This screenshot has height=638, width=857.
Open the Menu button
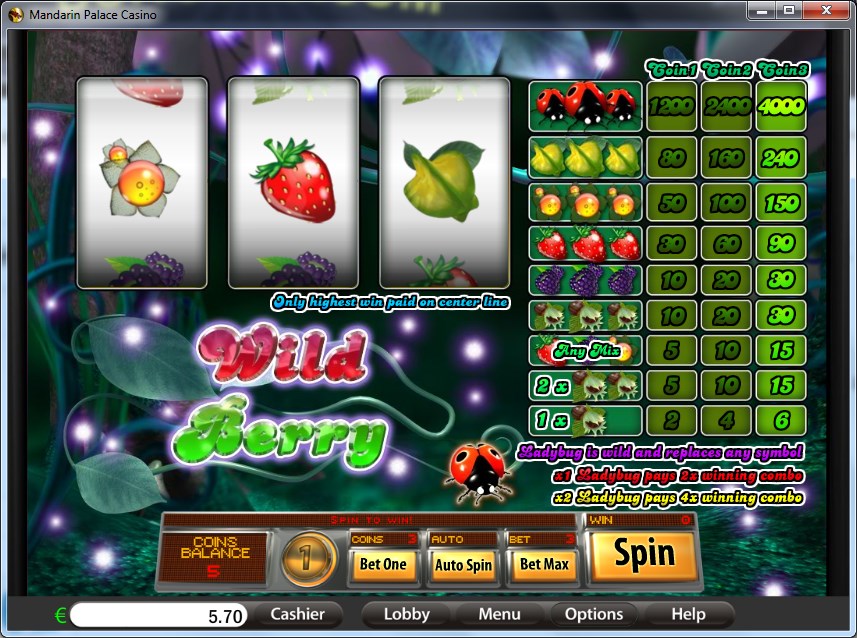coord(499,614)
